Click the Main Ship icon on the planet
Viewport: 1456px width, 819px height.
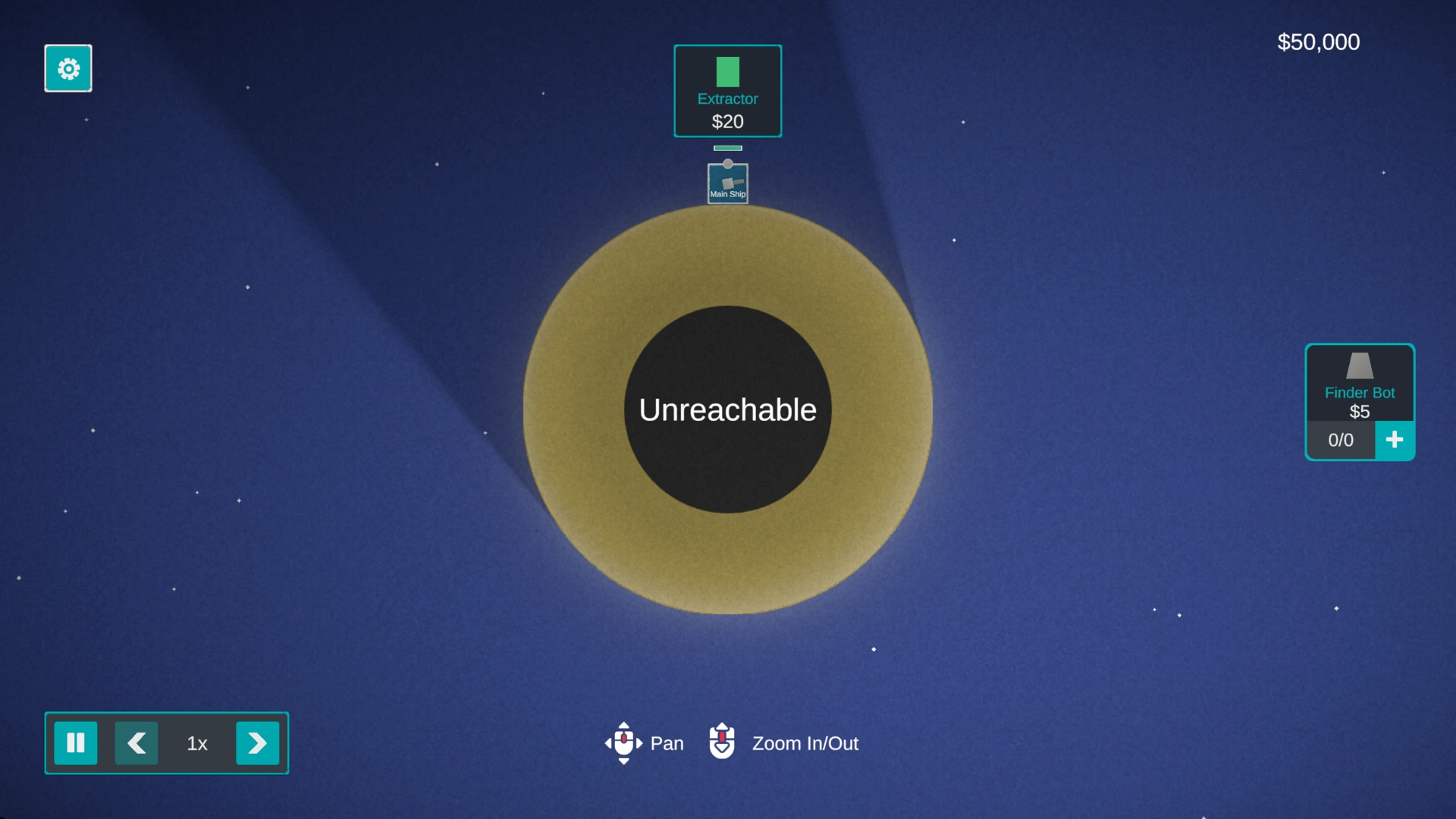pyautogui.click(x=727, y=183)
